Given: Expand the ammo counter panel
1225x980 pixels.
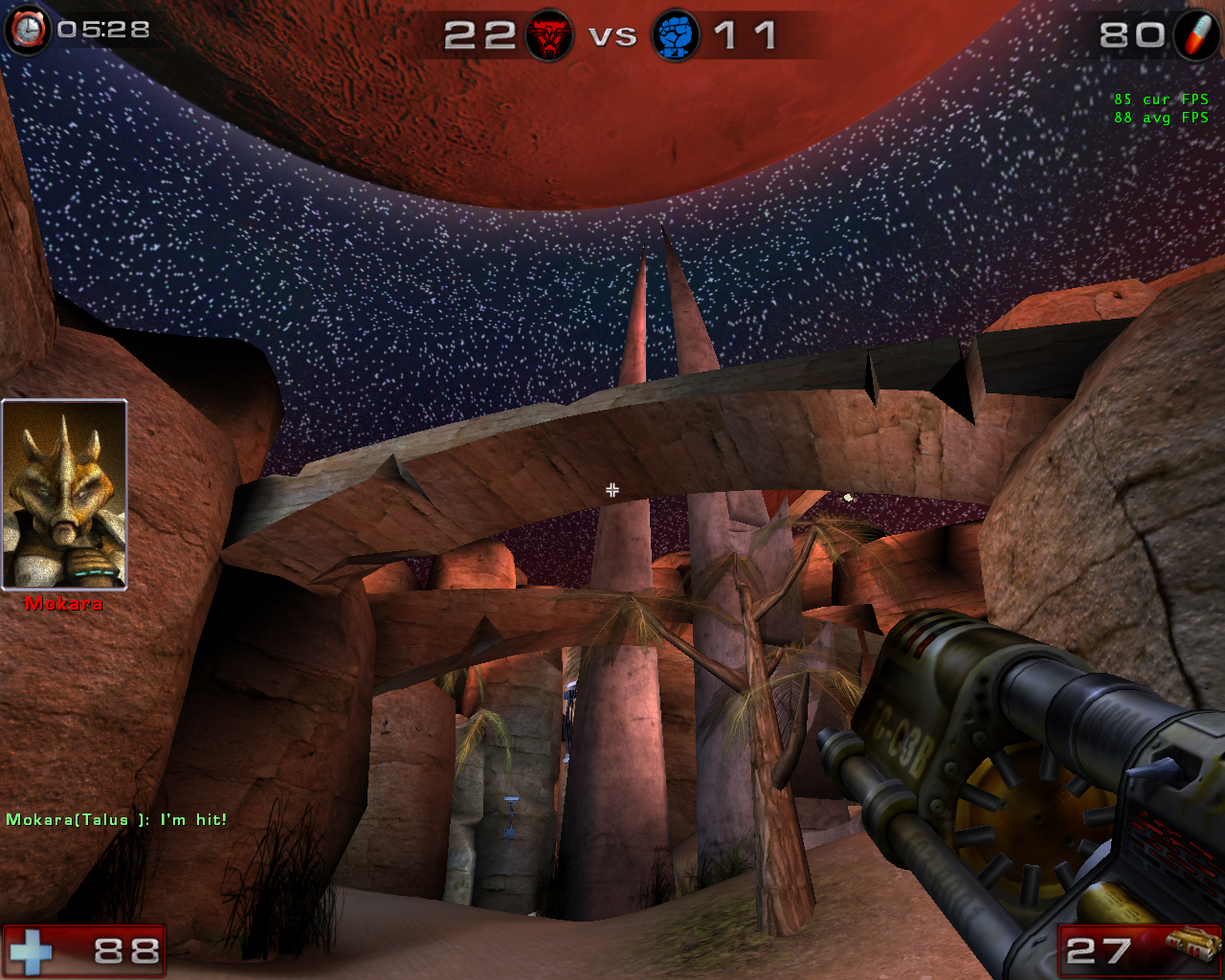Looking at the screenshot, I should [x=1139, y=950].
